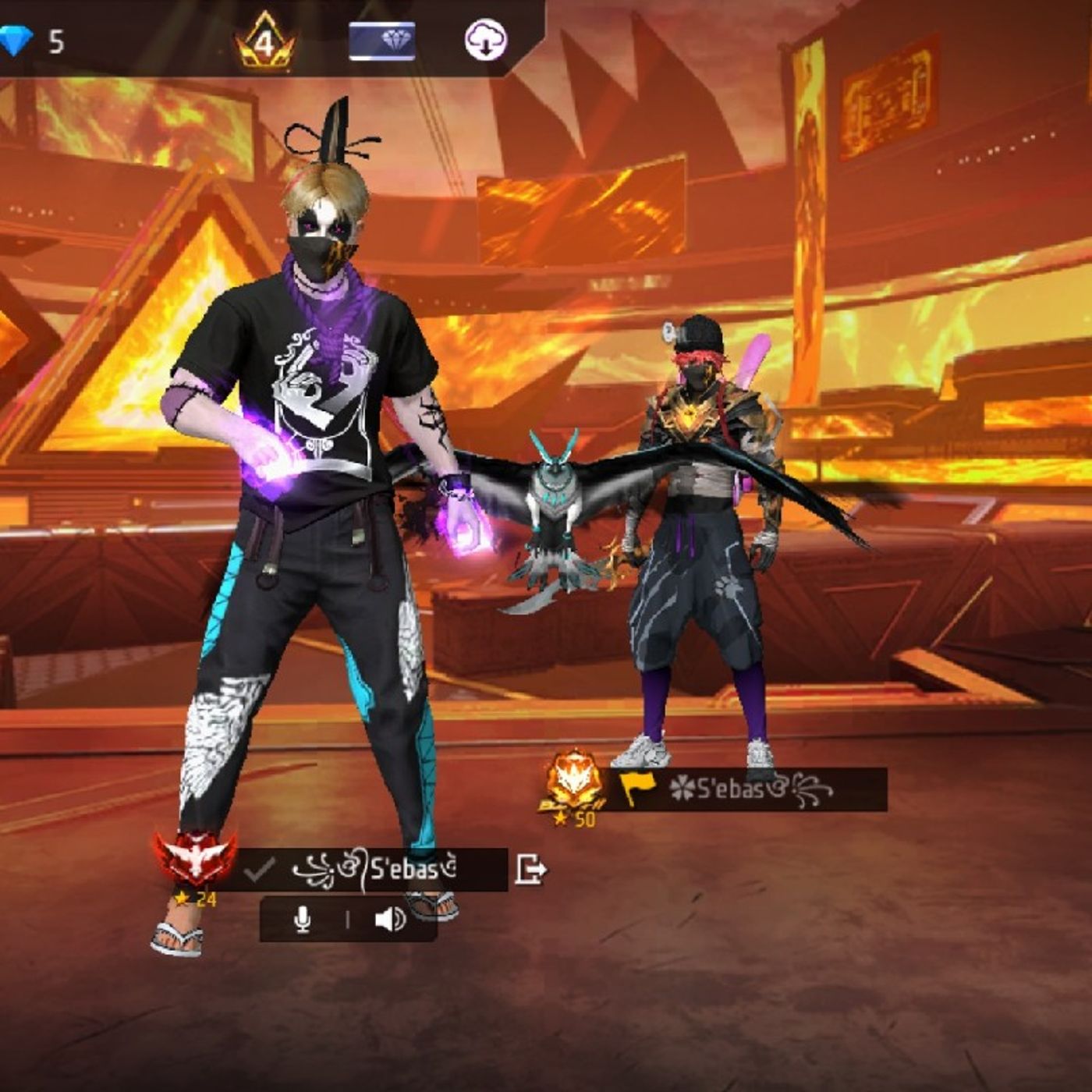The image size is (1092, 1092).
Task: Select the teammate S'ebas name plate with flag
Action: tap(749, 789)
